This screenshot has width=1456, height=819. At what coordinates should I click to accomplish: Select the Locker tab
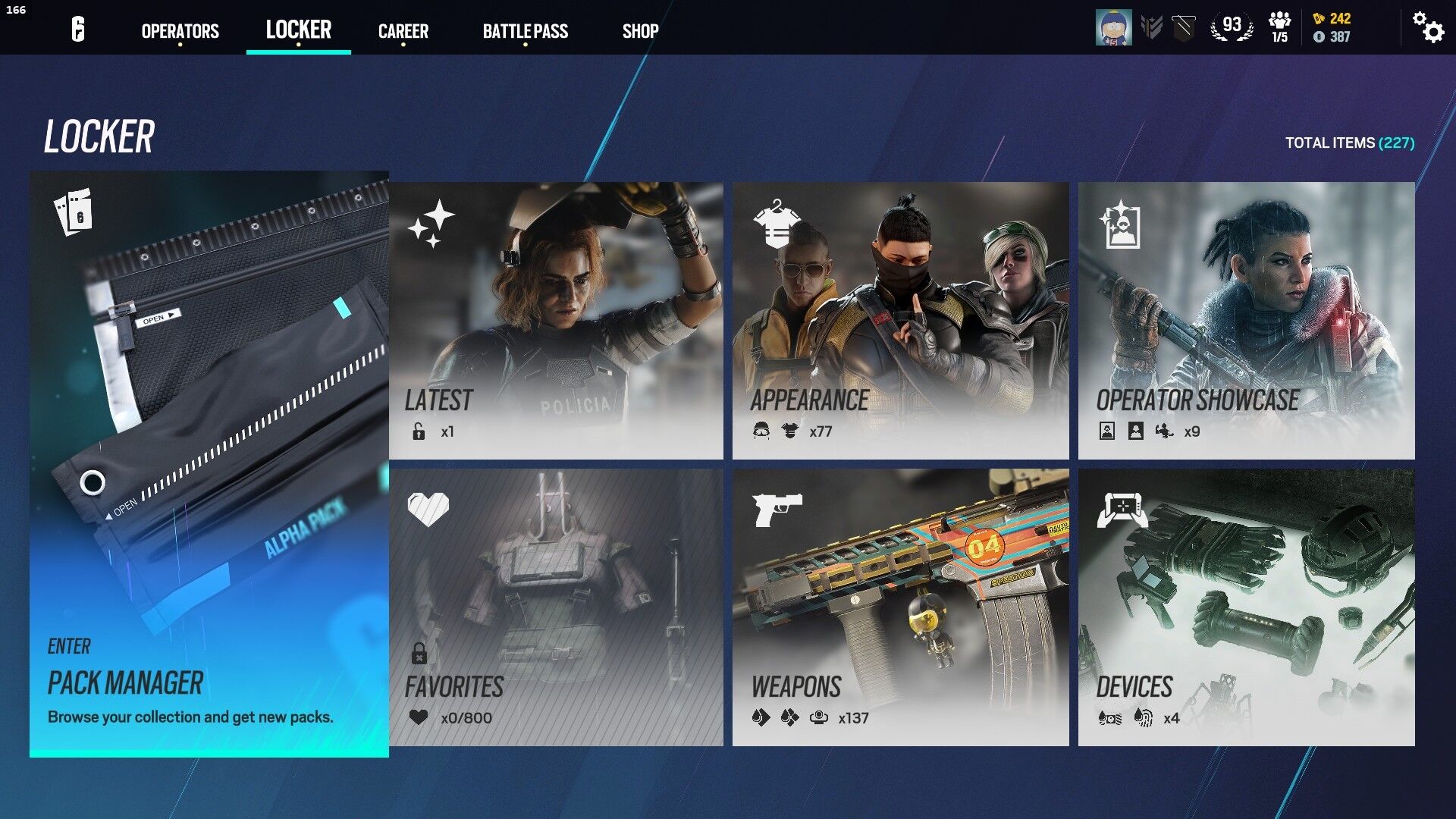(x=298, y=30)
